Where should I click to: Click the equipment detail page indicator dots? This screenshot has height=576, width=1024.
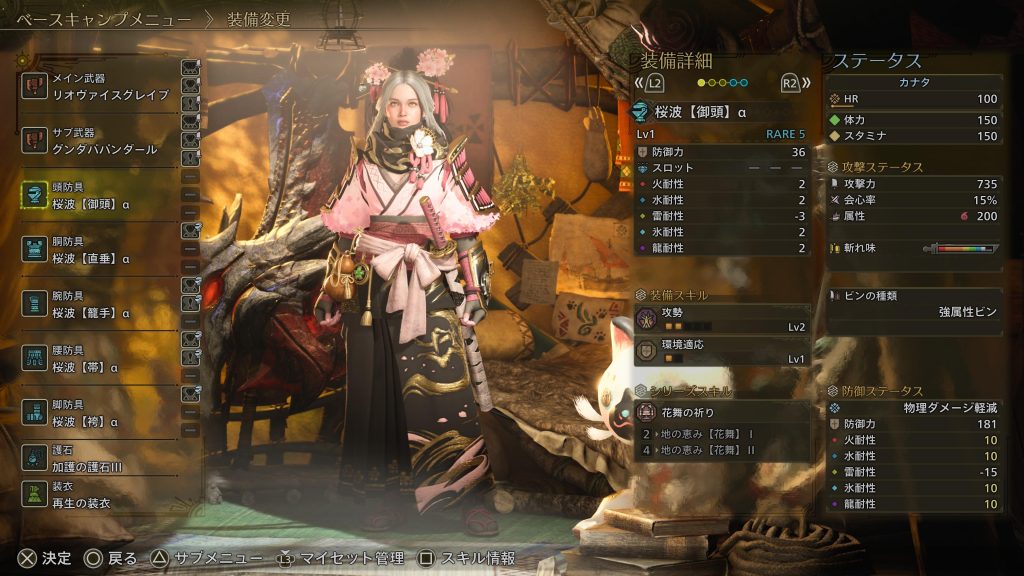pos(722,83)
